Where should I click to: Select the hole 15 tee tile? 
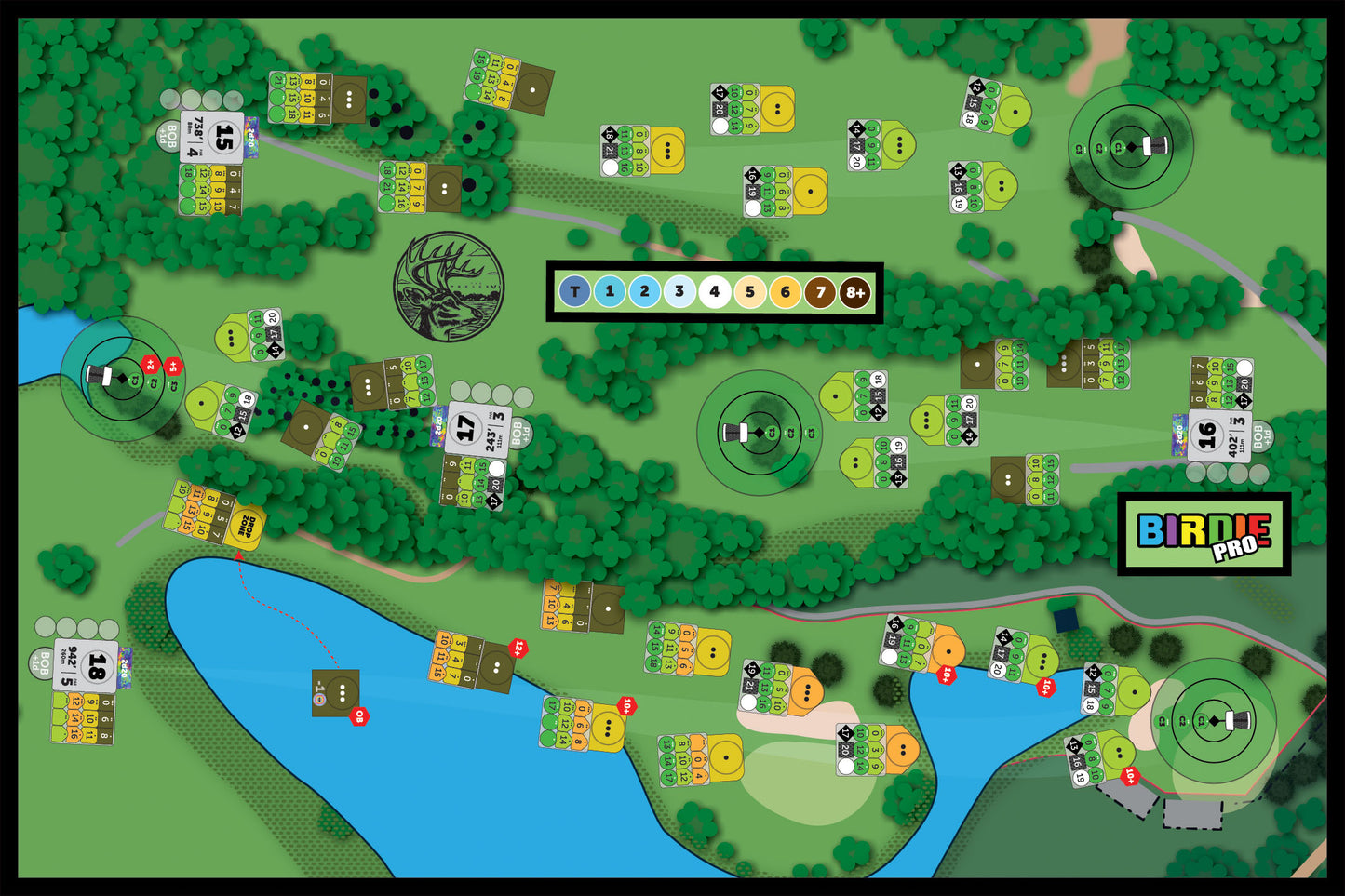click(x=213, y=138)
